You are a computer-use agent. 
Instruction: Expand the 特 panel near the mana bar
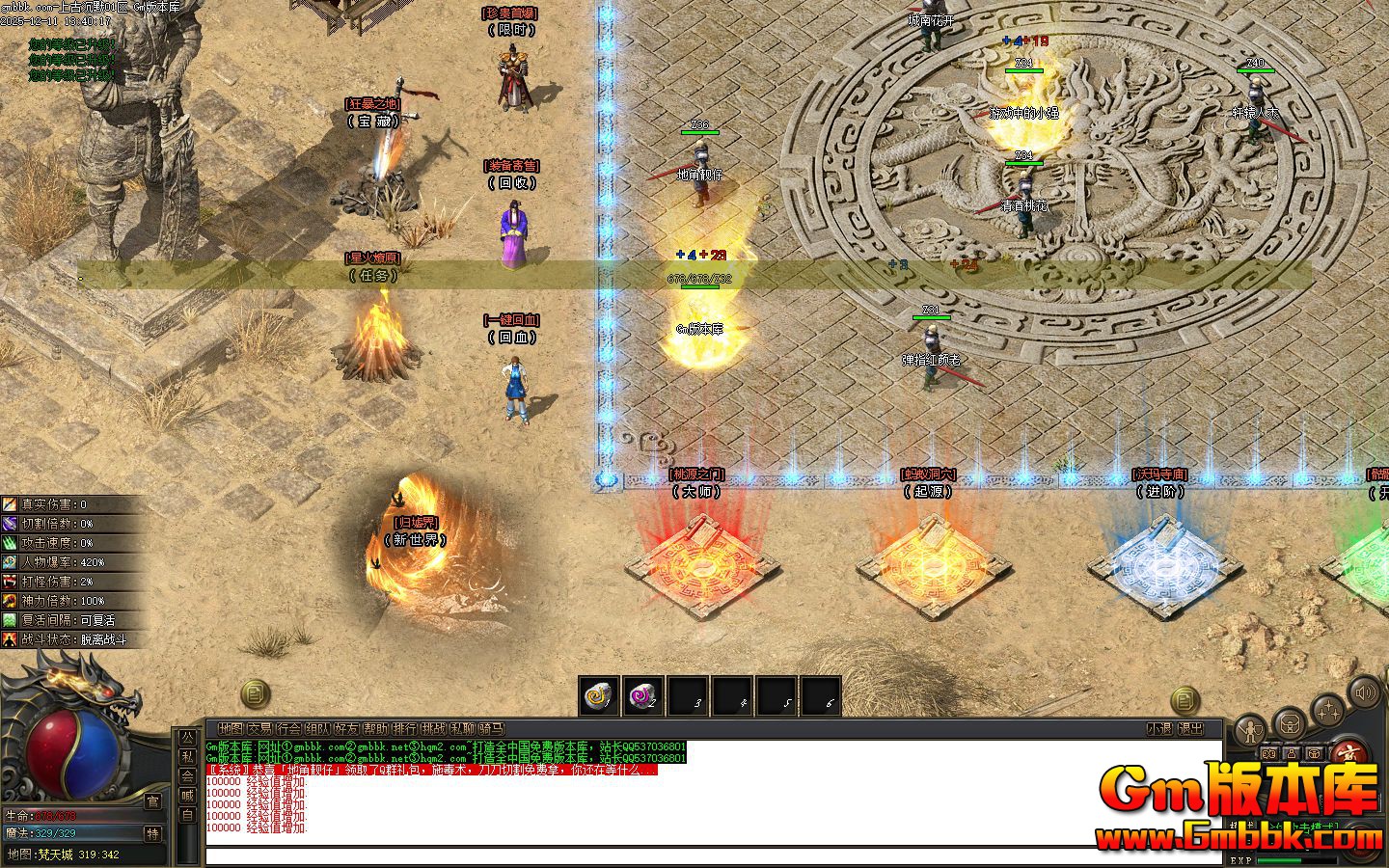pyautogui.click(x=154, y=835)
